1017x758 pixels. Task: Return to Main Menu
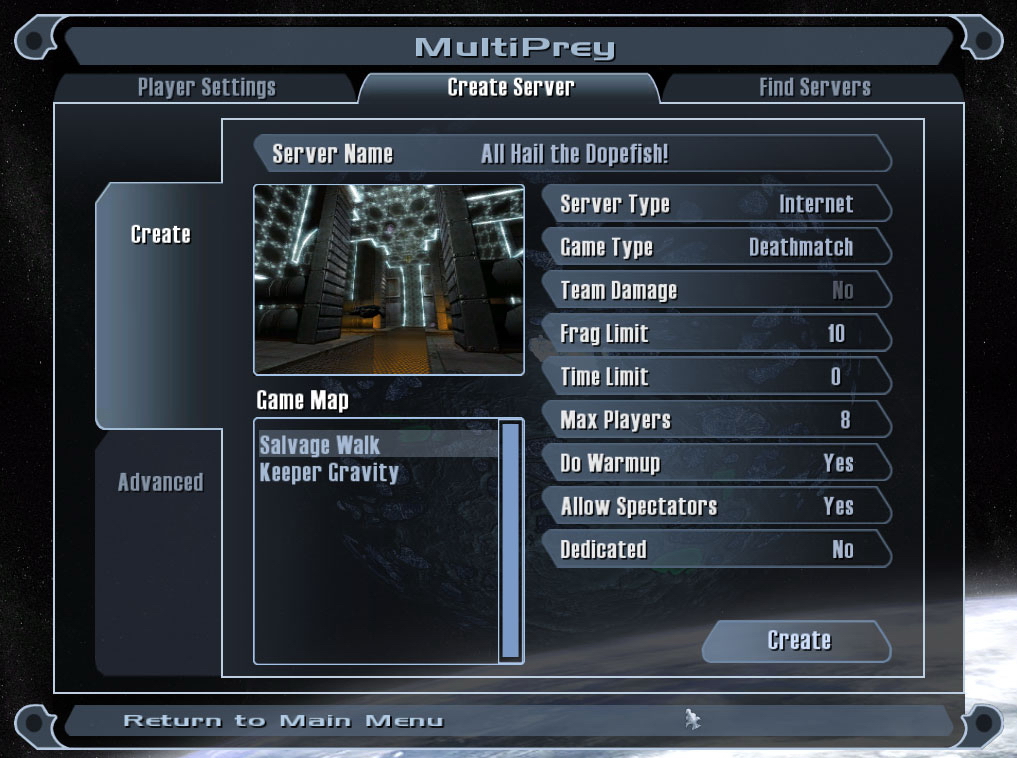(283, 721)
